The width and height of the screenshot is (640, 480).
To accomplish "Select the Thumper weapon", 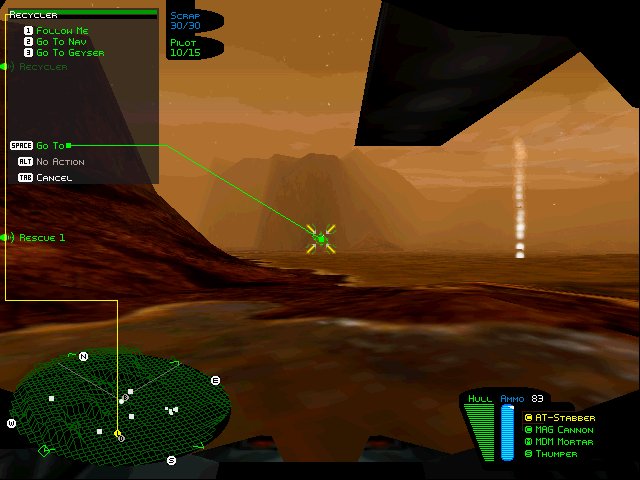I will point(556,454).
